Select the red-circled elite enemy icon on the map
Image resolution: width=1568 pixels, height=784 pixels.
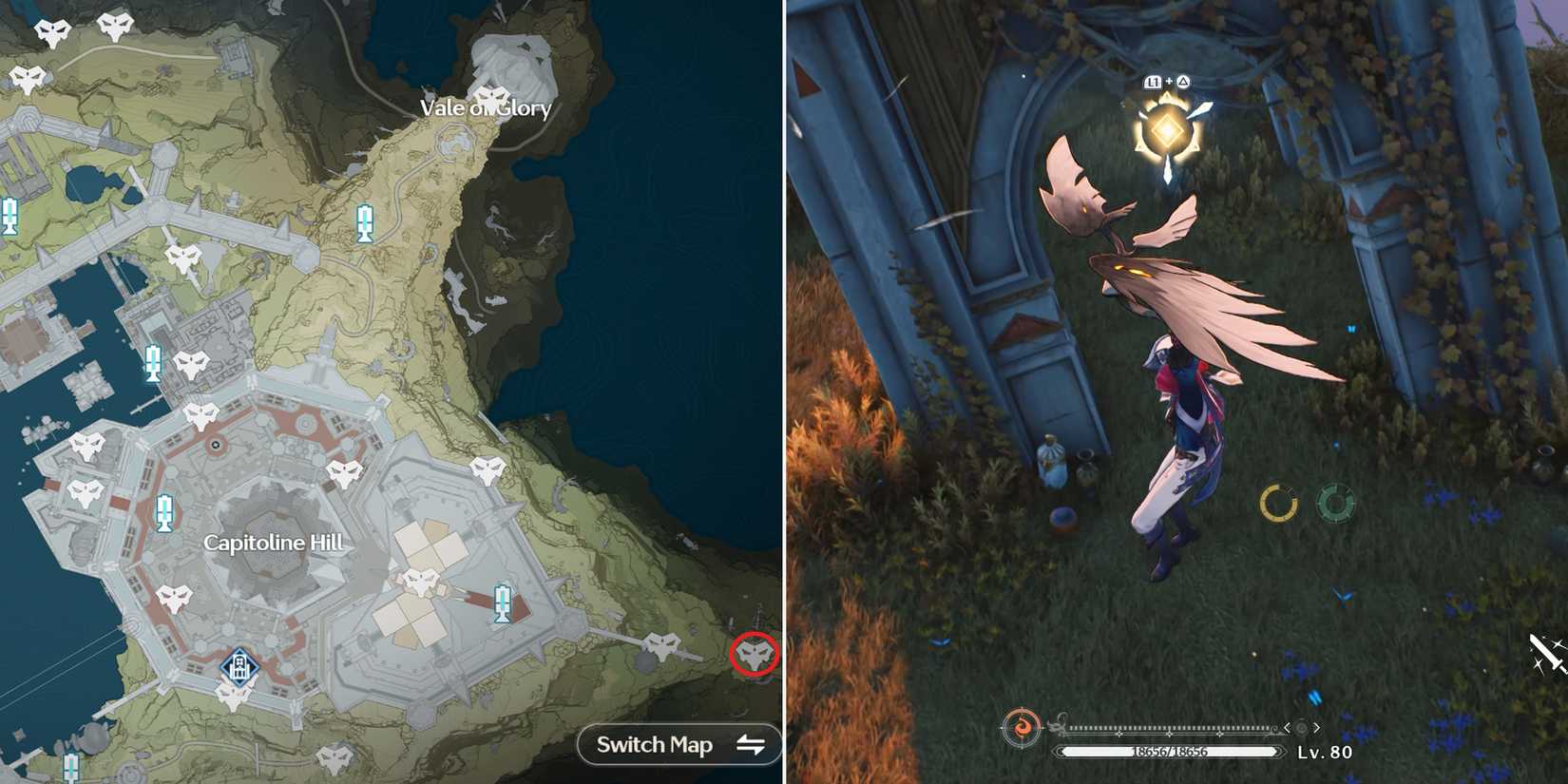tap(754, 654)
